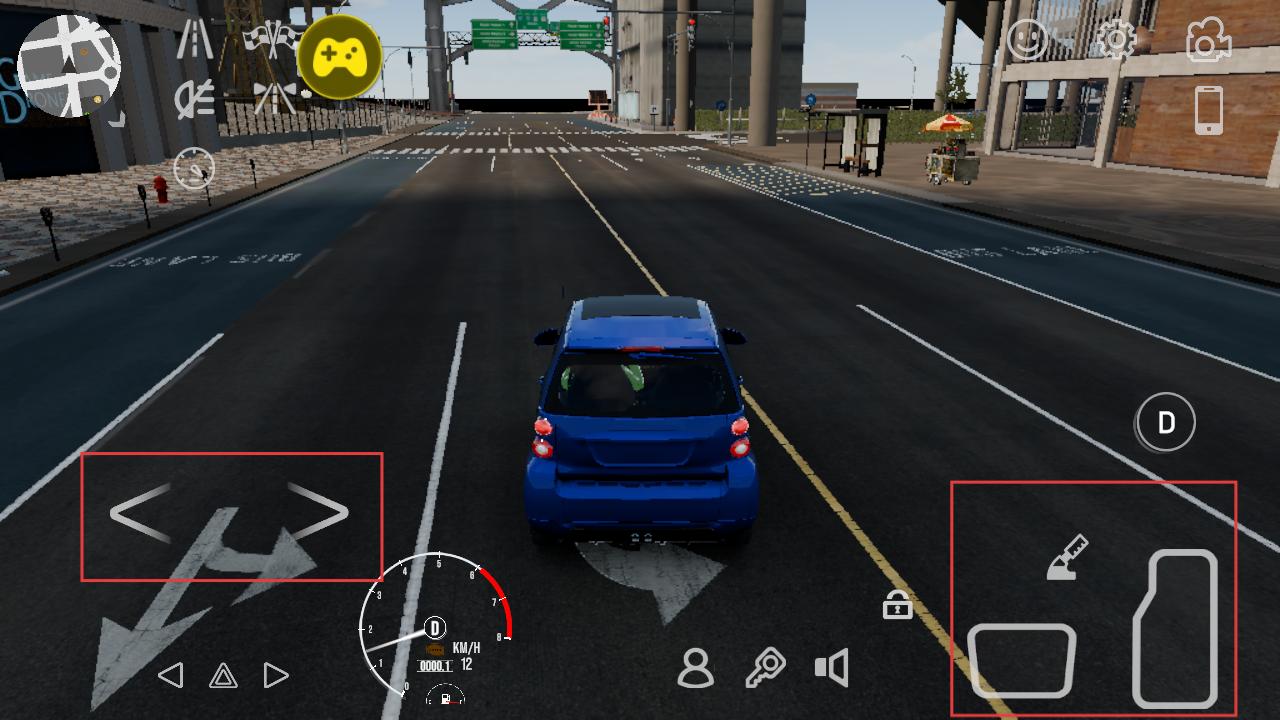This screenshot has width=1280, height=720.
Task: Engage the handbrake lever icon
Action: point(1066,558)
